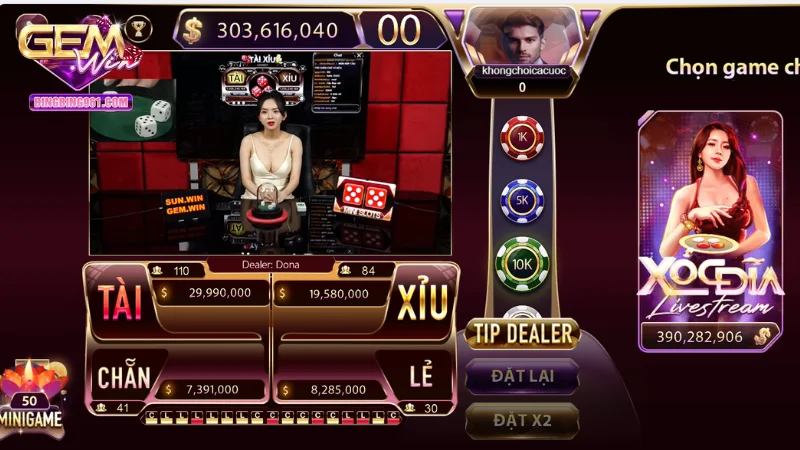
Task: Double the bet with ĐẶT X2
Action: click(521, 420)
